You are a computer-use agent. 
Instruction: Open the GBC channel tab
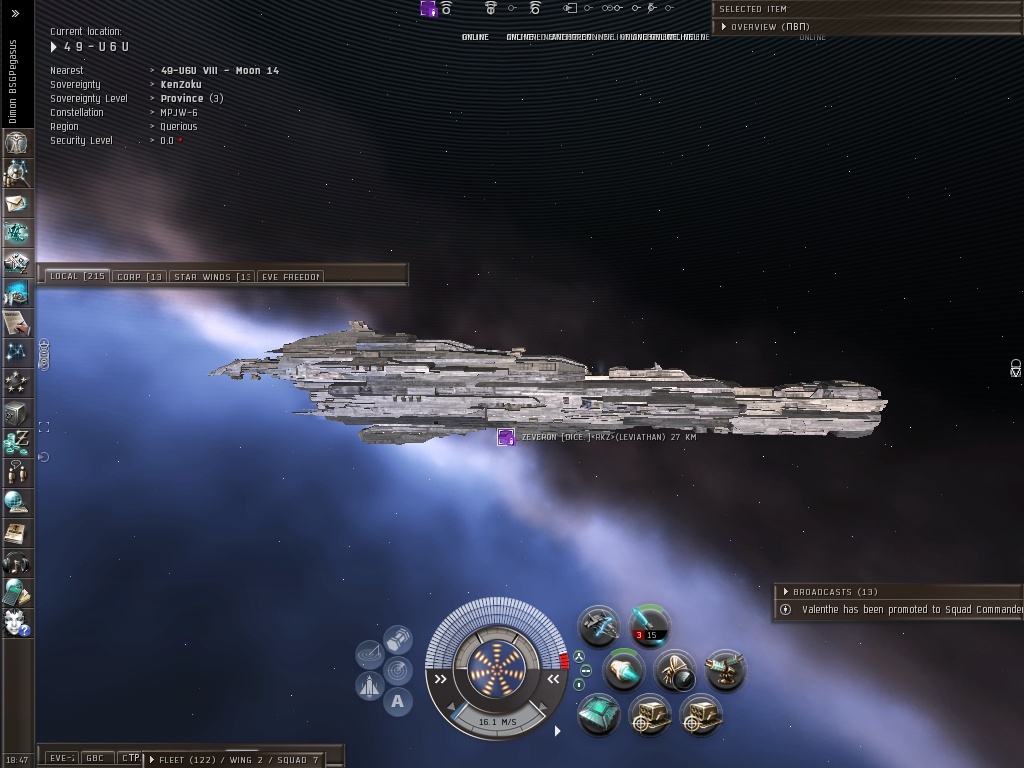[96, 758]
